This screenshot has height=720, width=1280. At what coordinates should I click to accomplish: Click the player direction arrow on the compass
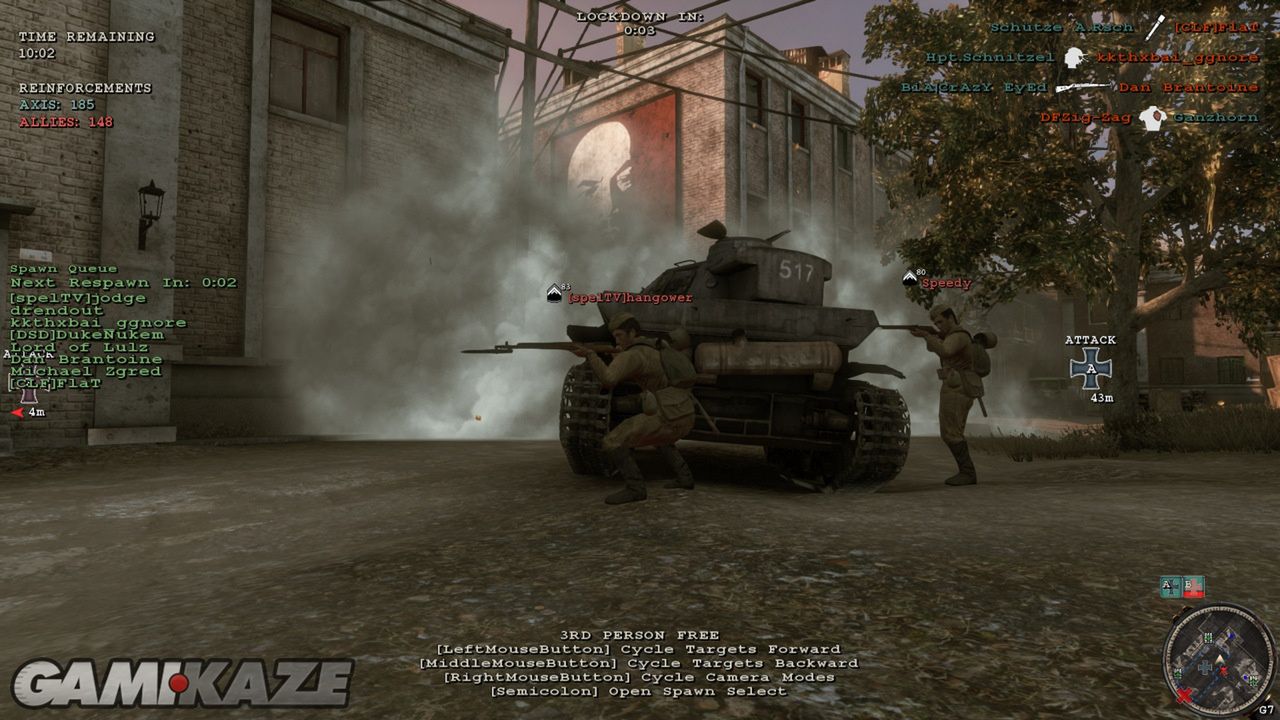point(1219,660)
